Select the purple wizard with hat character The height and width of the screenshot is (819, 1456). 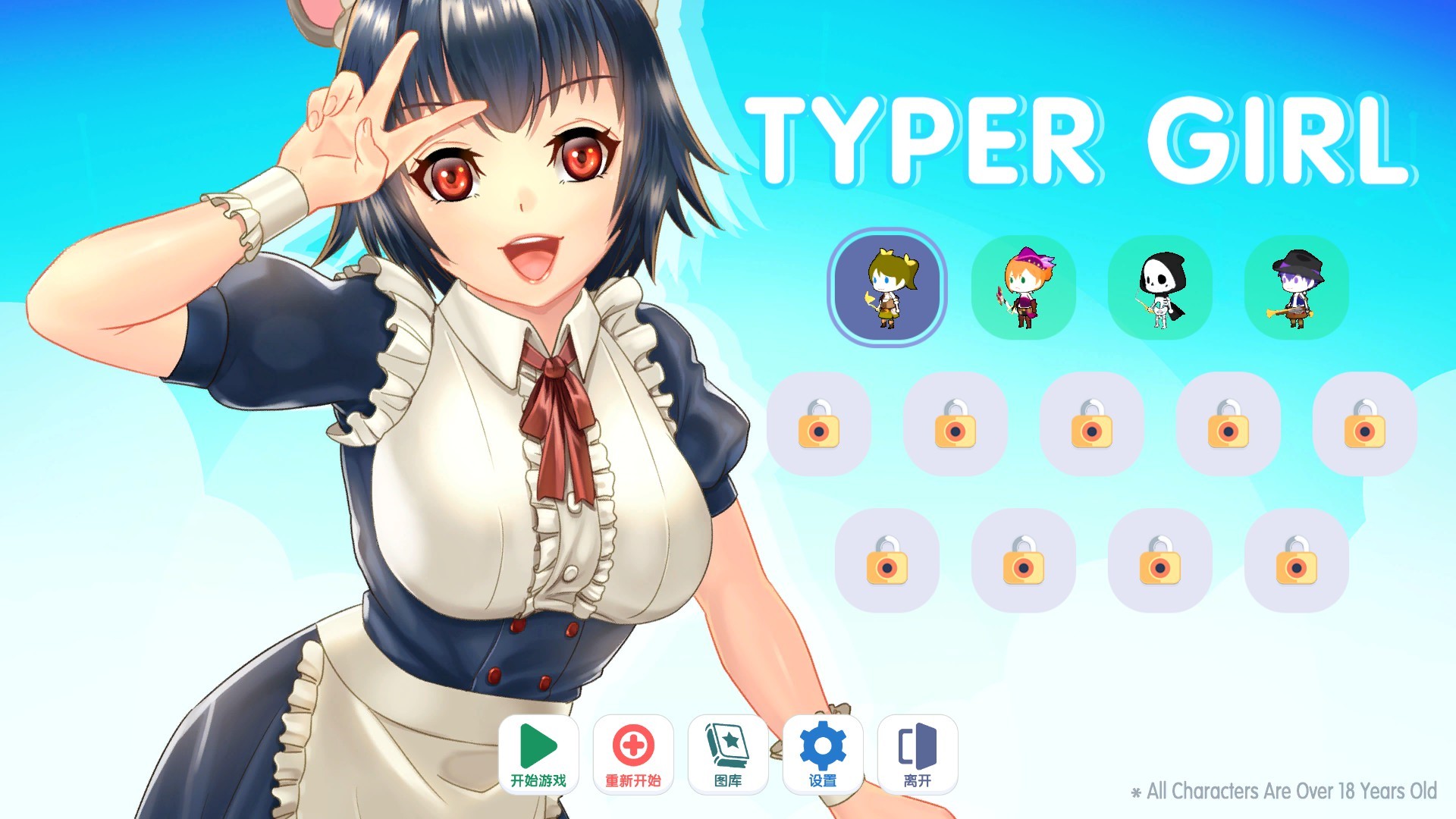click(1296, 288)
